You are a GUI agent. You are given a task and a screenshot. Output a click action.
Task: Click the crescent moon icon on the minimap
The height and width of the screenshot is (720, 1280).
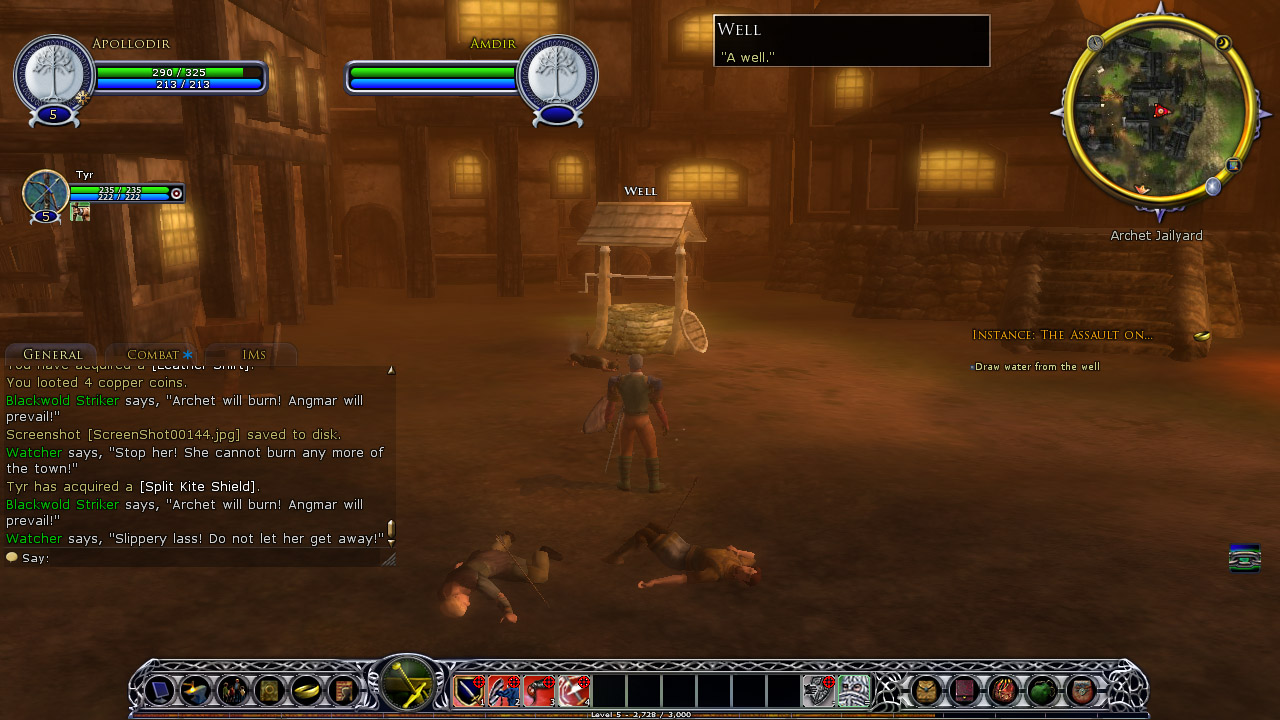coord(1223,43)
